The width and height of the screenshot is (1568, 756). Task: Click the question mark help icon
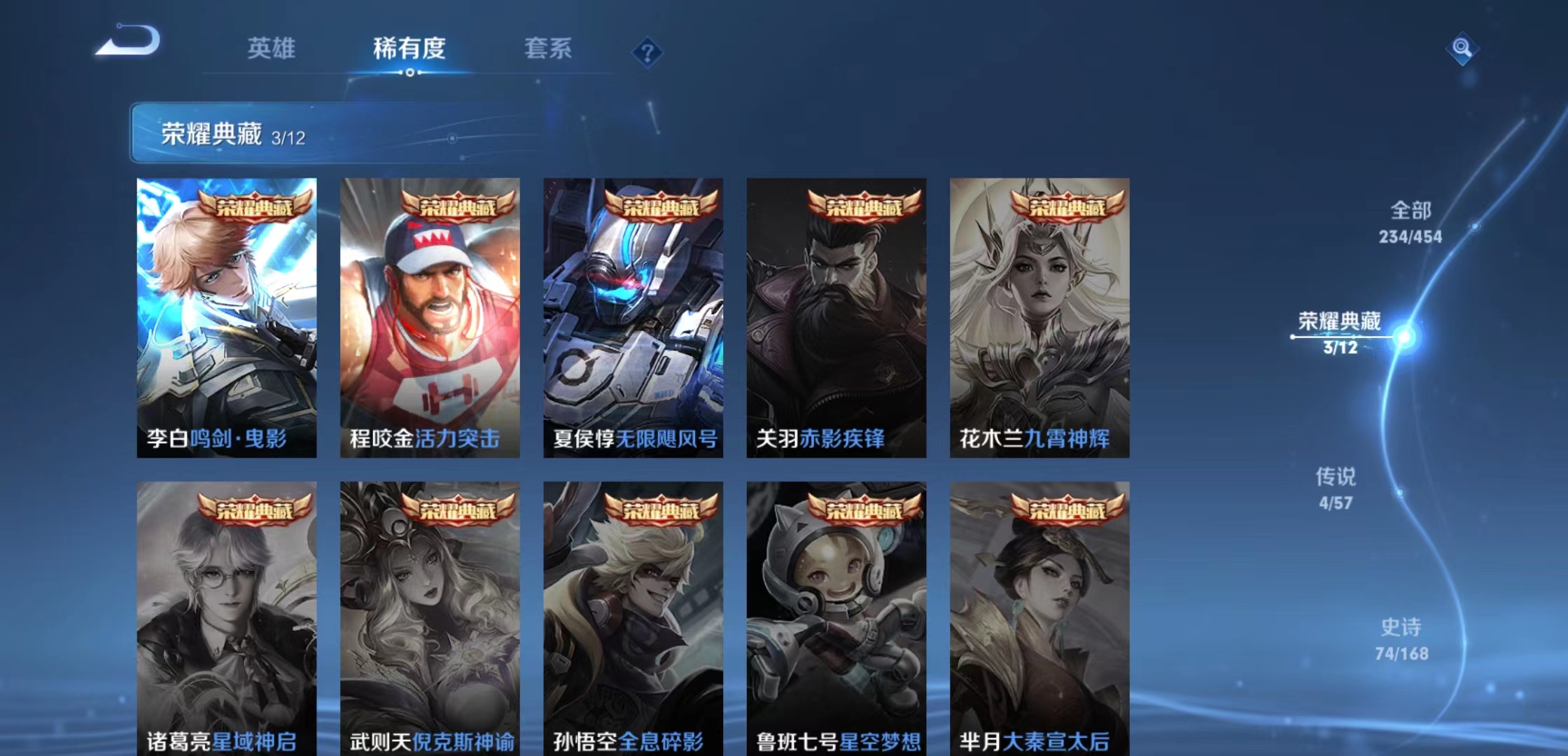tap(647, 52)
